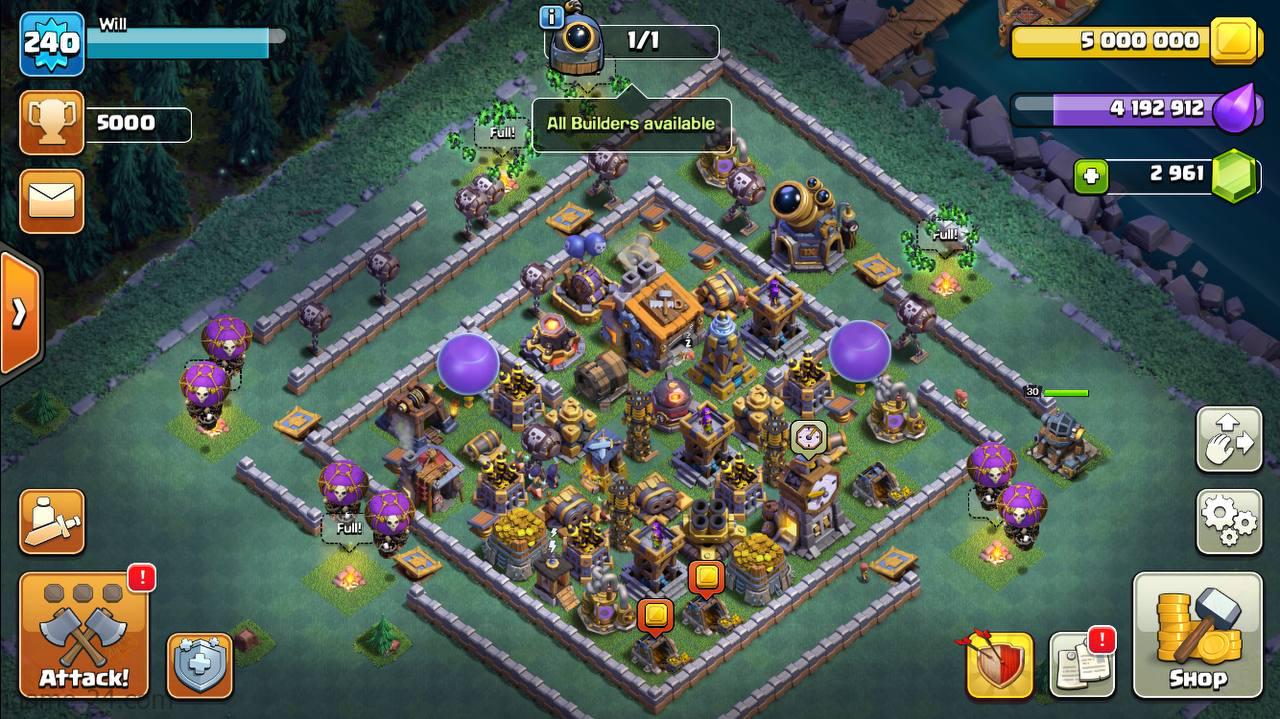Open the red shield with arrow button
Viewport: 1280px width, 719px height.
pos(999,664)
